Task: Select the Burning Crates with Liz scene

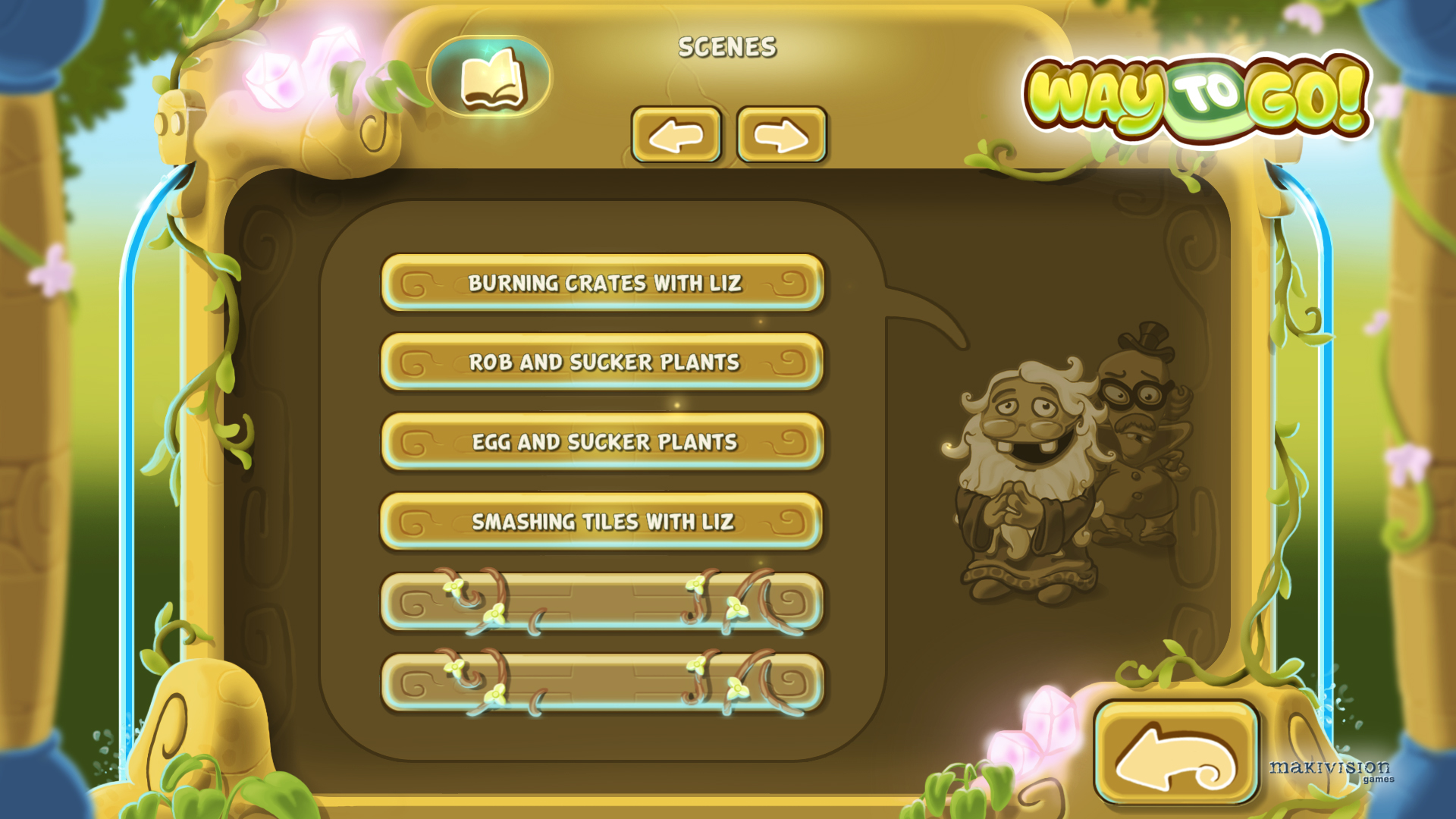Action: pyautogui.click(x=603, y=283)
